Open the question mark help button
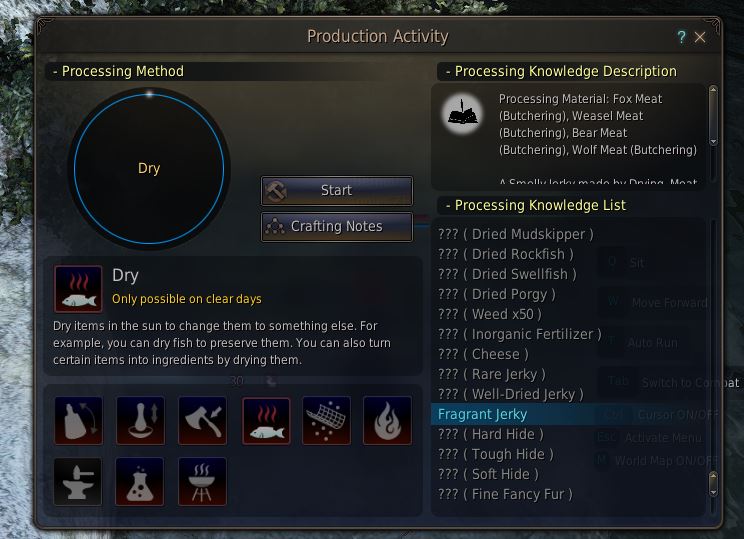744x539 pixels. [x=682, y=37]
